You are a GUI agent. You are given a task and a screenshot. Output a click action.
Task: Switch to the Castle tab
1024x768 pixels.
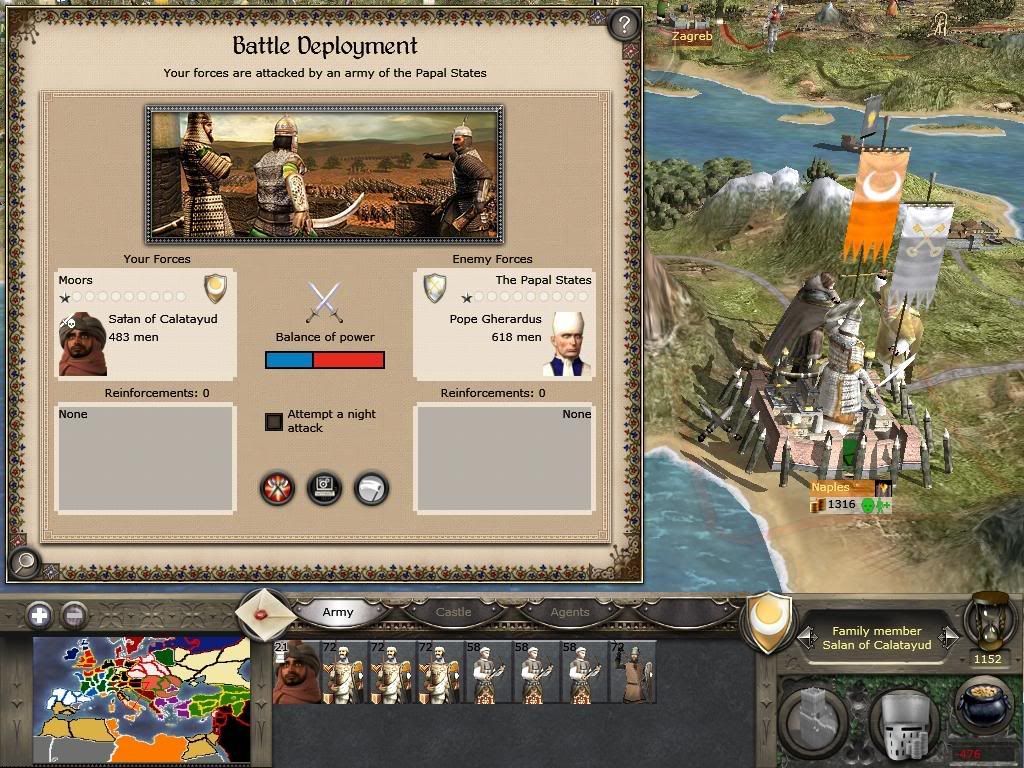click(453, 612)
